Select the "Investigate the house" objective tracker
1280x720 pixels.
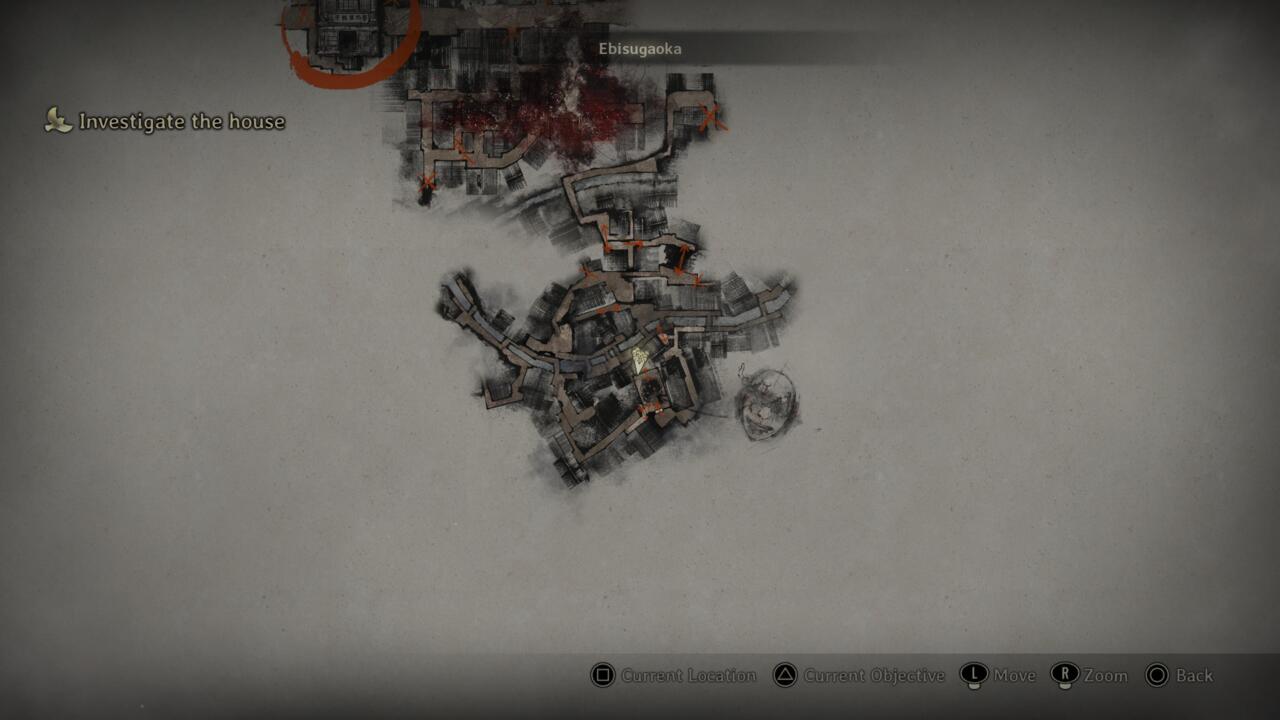(x=166, y=122)
